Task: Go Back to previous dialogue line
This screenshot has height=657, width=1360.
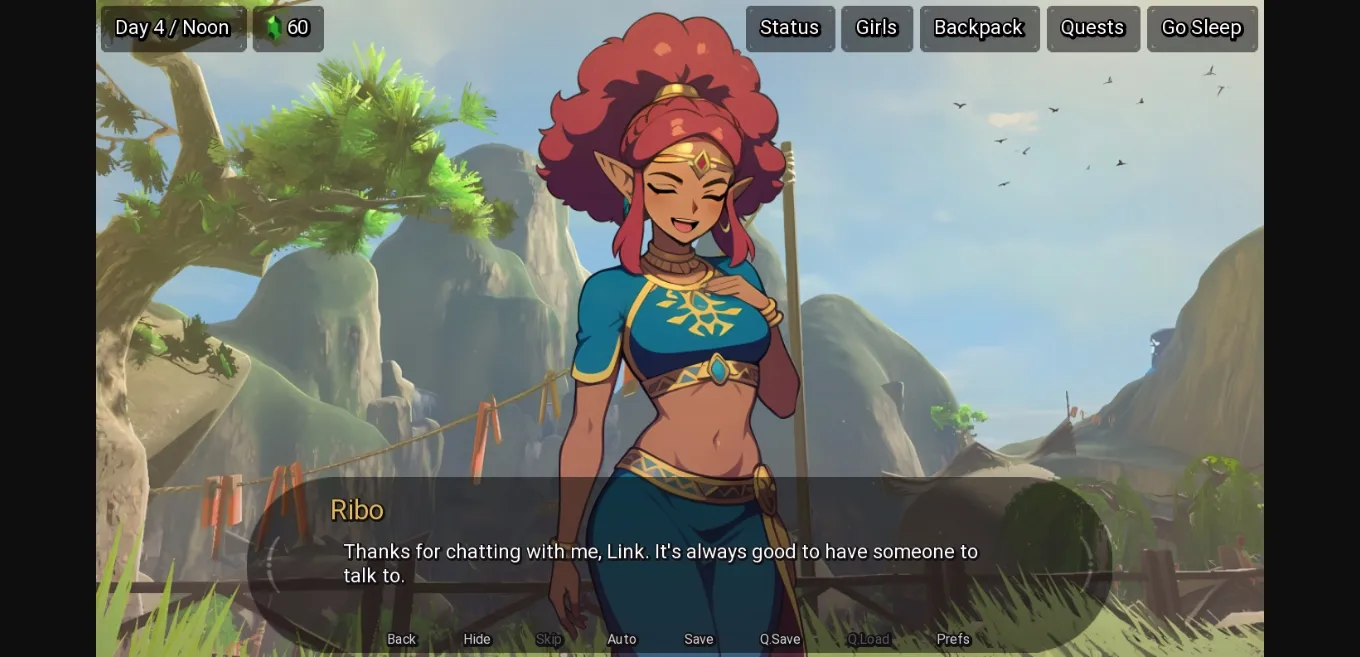Action: [x=401, y=639]
